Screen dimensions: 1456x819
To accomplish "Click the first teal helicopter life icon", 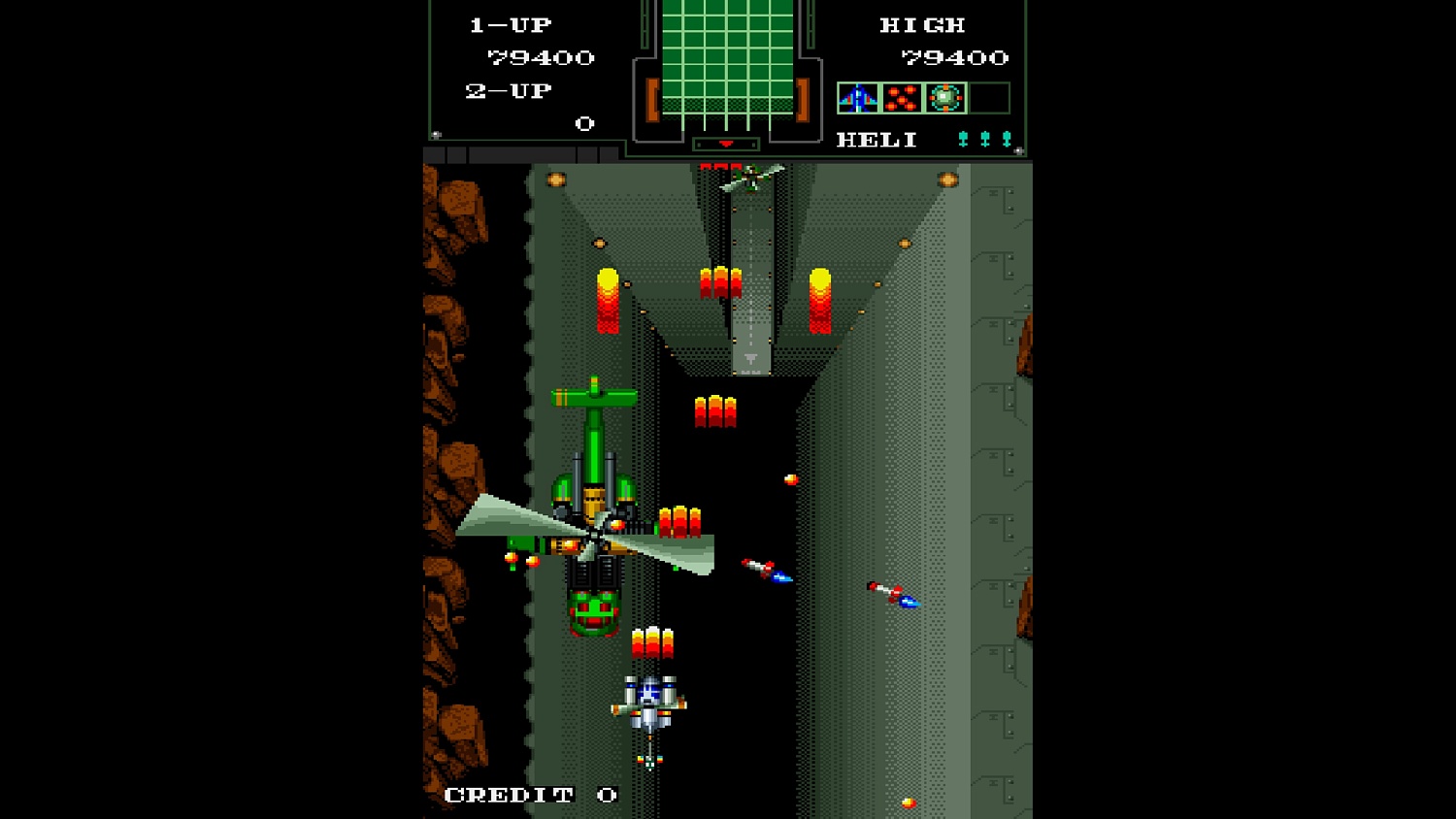I will point(961,137).
